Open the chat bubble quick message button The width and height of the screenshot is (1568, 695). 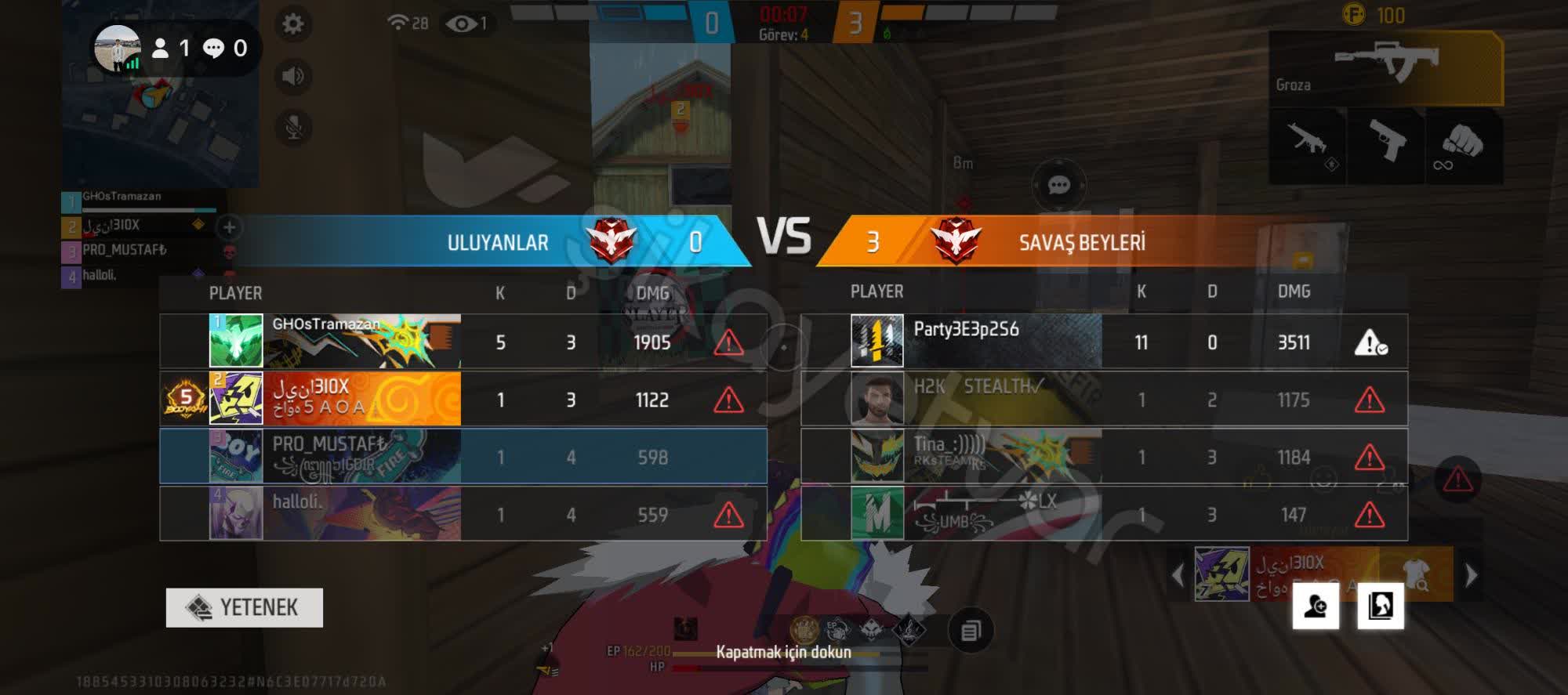coord(1058,185)
